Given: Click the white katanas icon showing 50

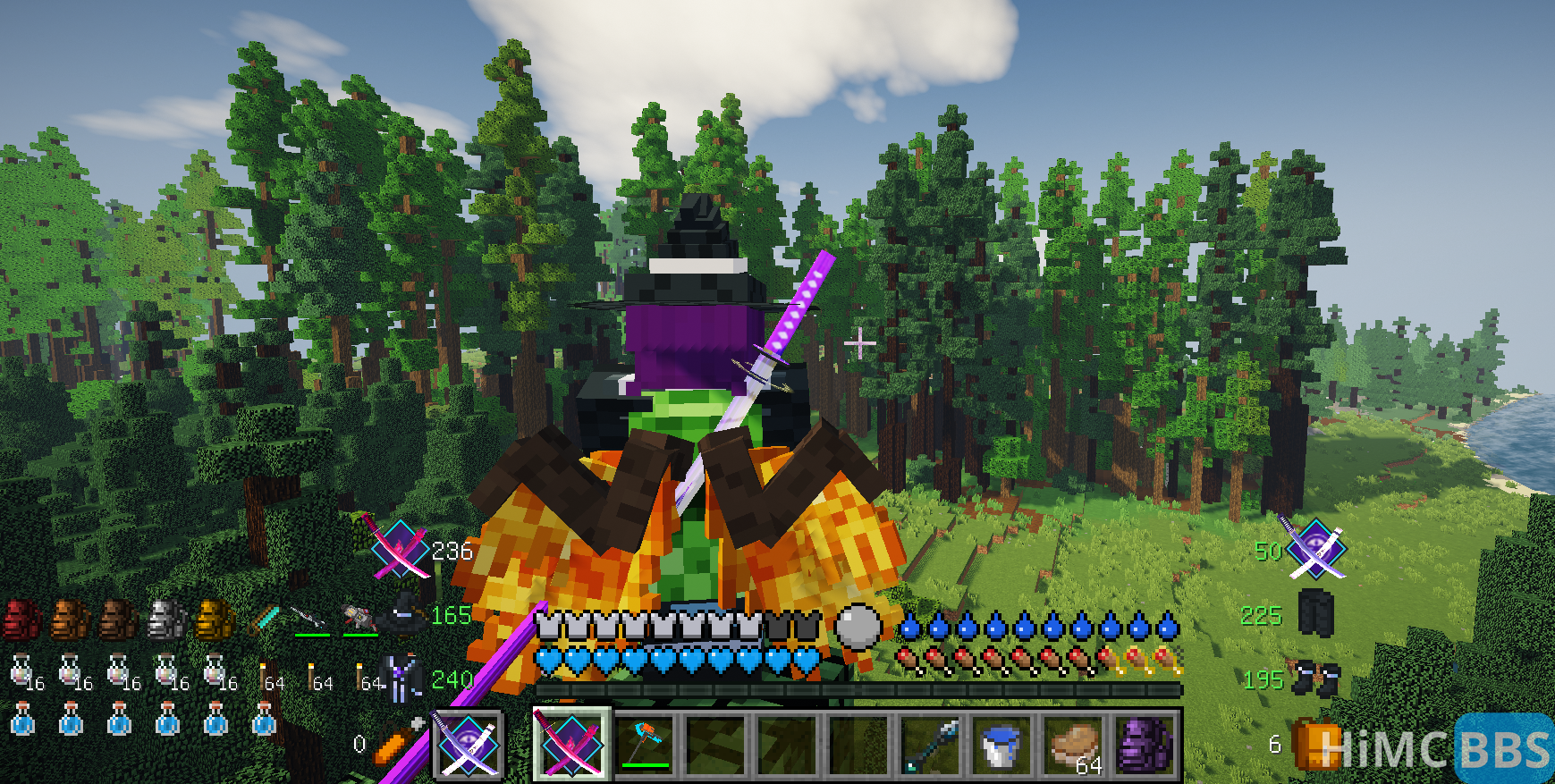Looking at the screenshot, I should pyautogui.click(x=1314, y=547).
